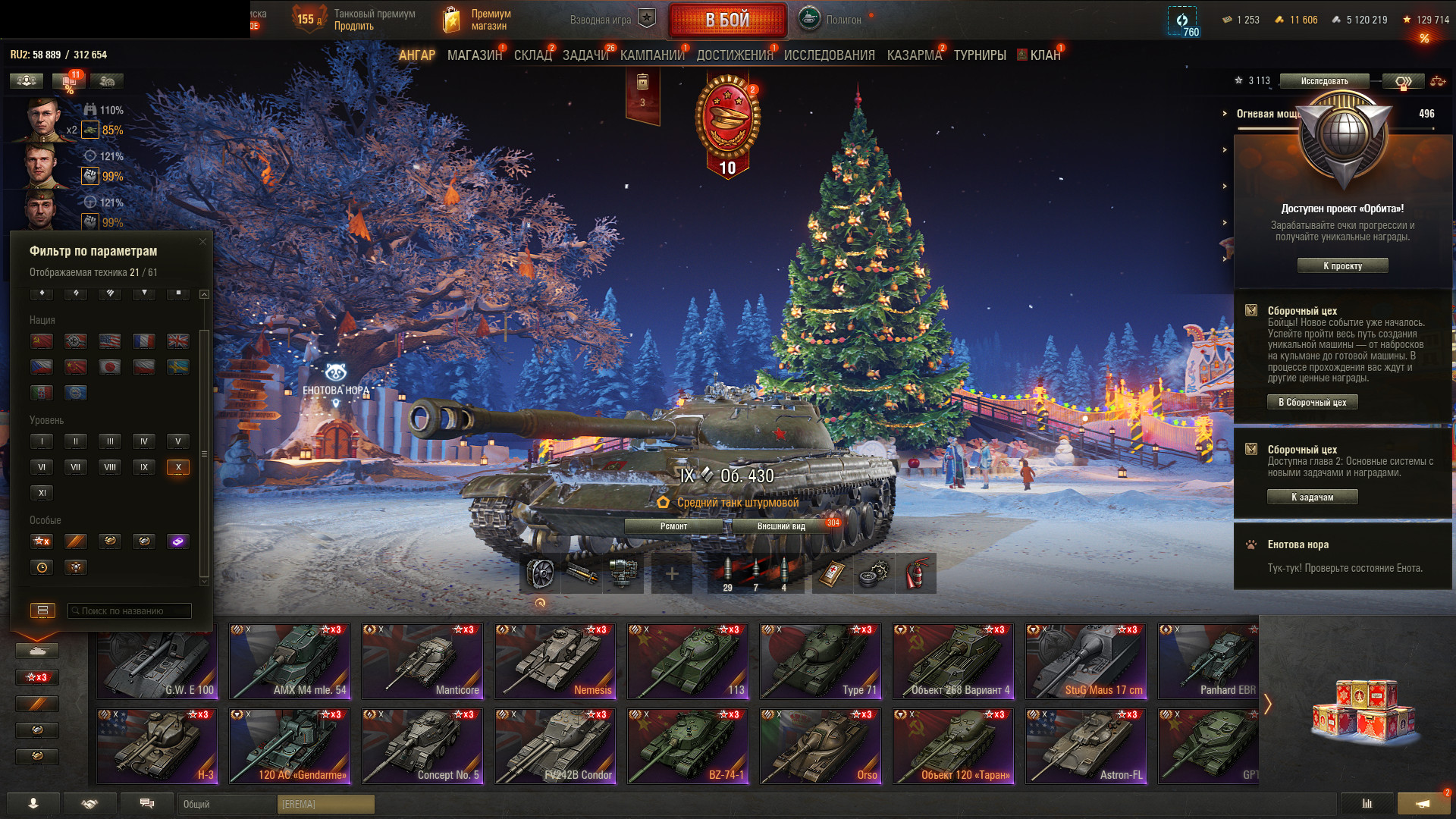Toggle the tier X level filter
Image resolution: width=1456 pixels, height=819 pixels.
178,467
